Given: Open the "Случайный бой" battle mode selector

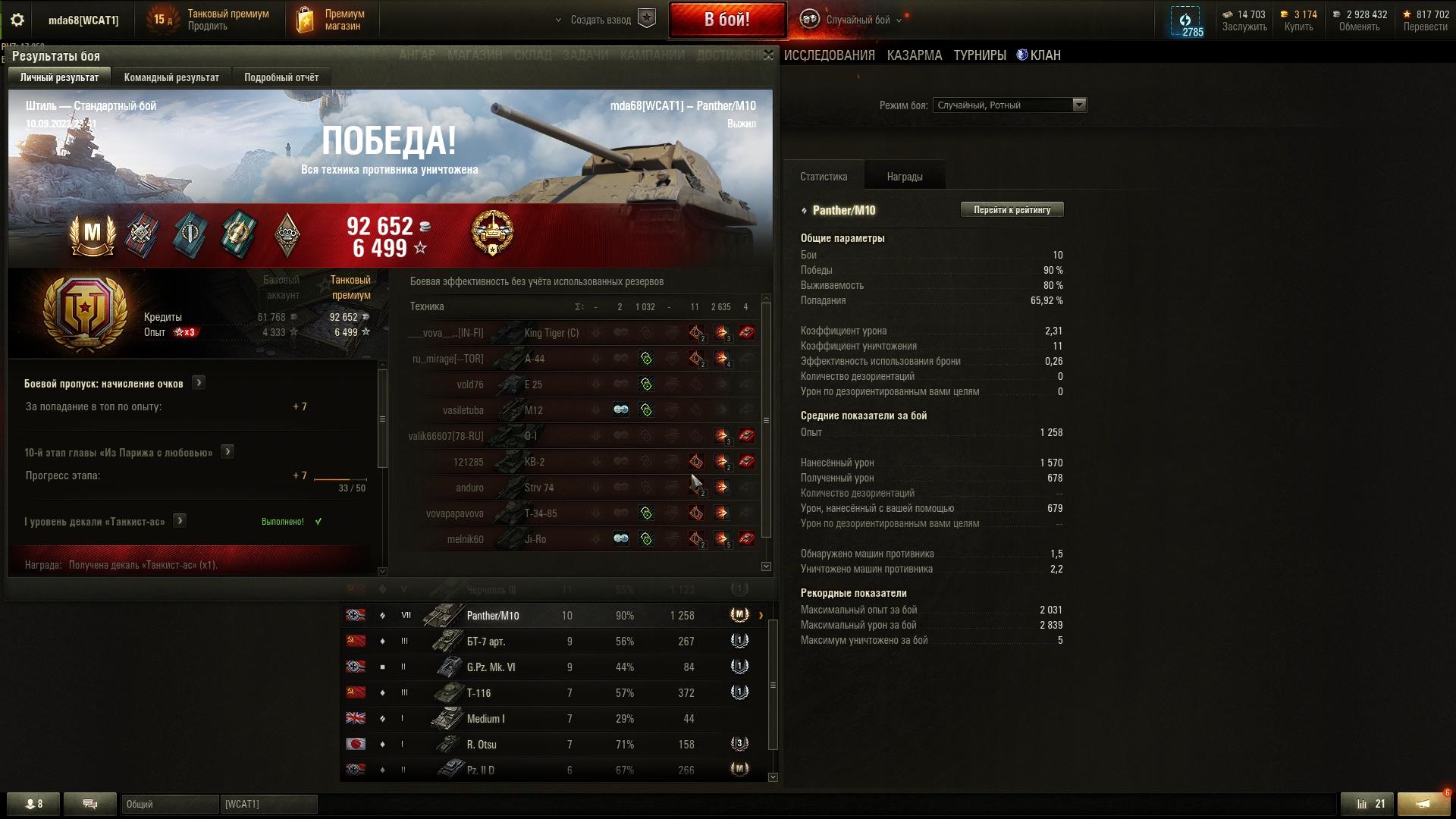Looking at the screenshot, I should 858,20.
